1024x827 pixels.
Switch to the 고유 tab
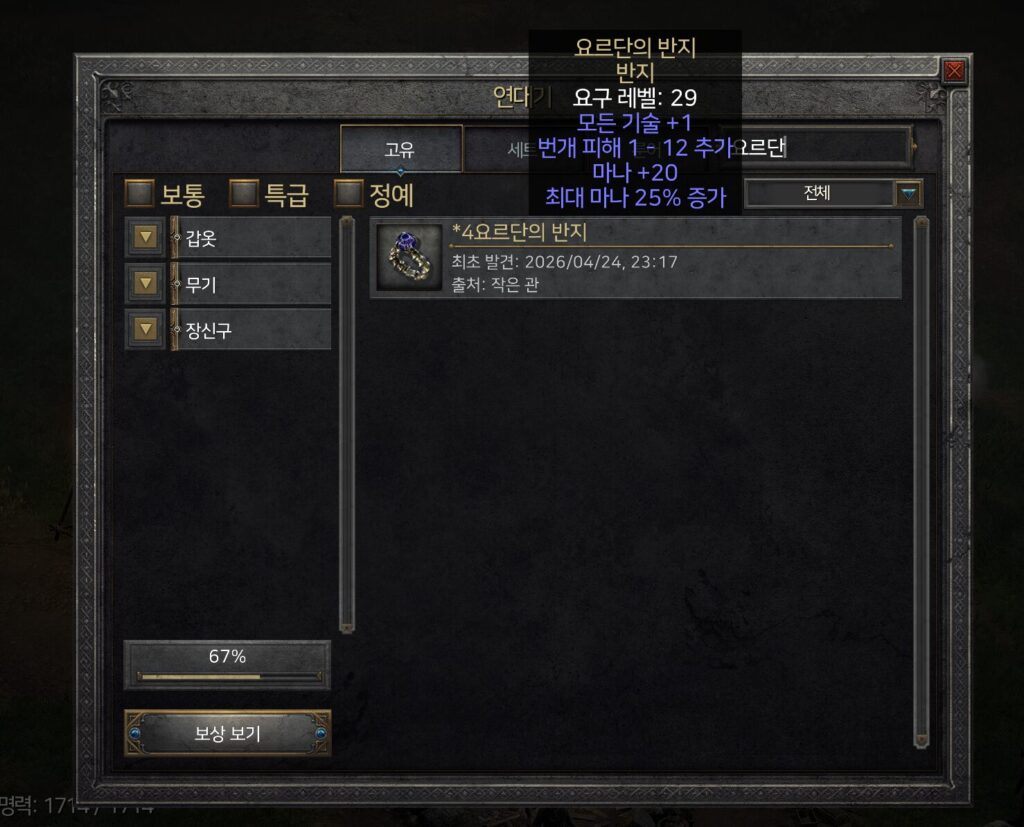click(400, 149)
